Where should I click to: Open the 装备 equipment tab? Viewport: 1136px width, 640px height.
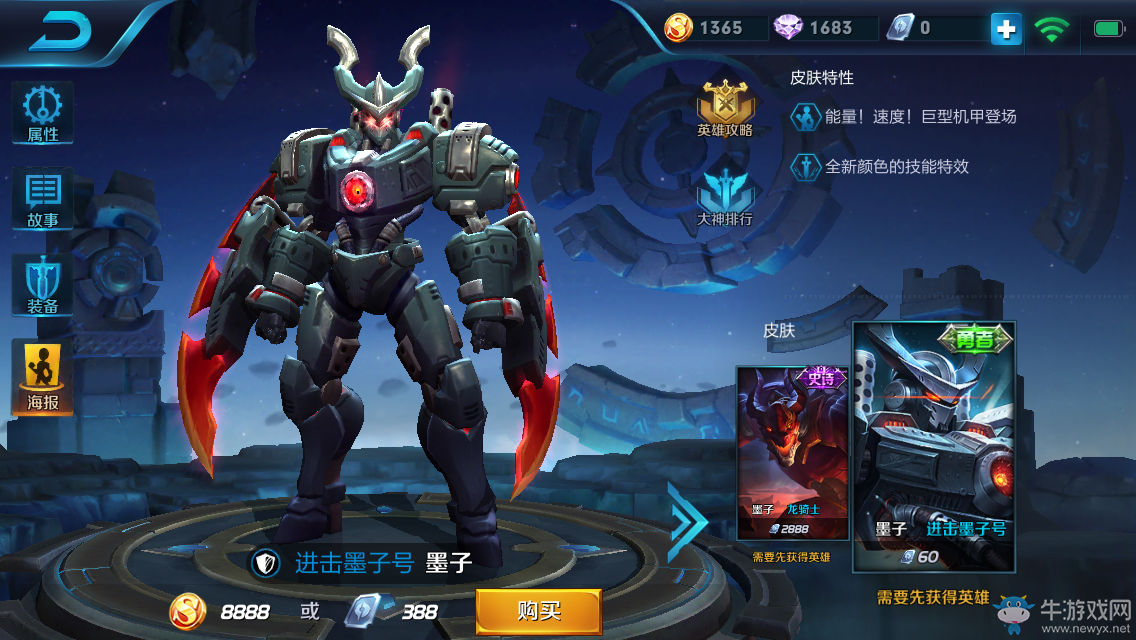[43, 285]
